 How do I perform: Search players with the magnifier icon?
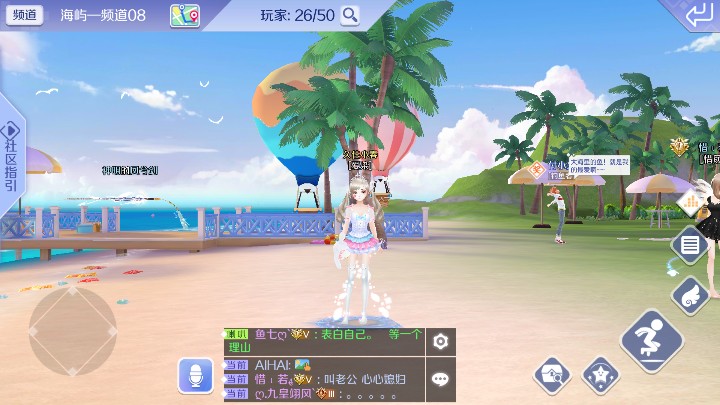[x=350, y=15]
